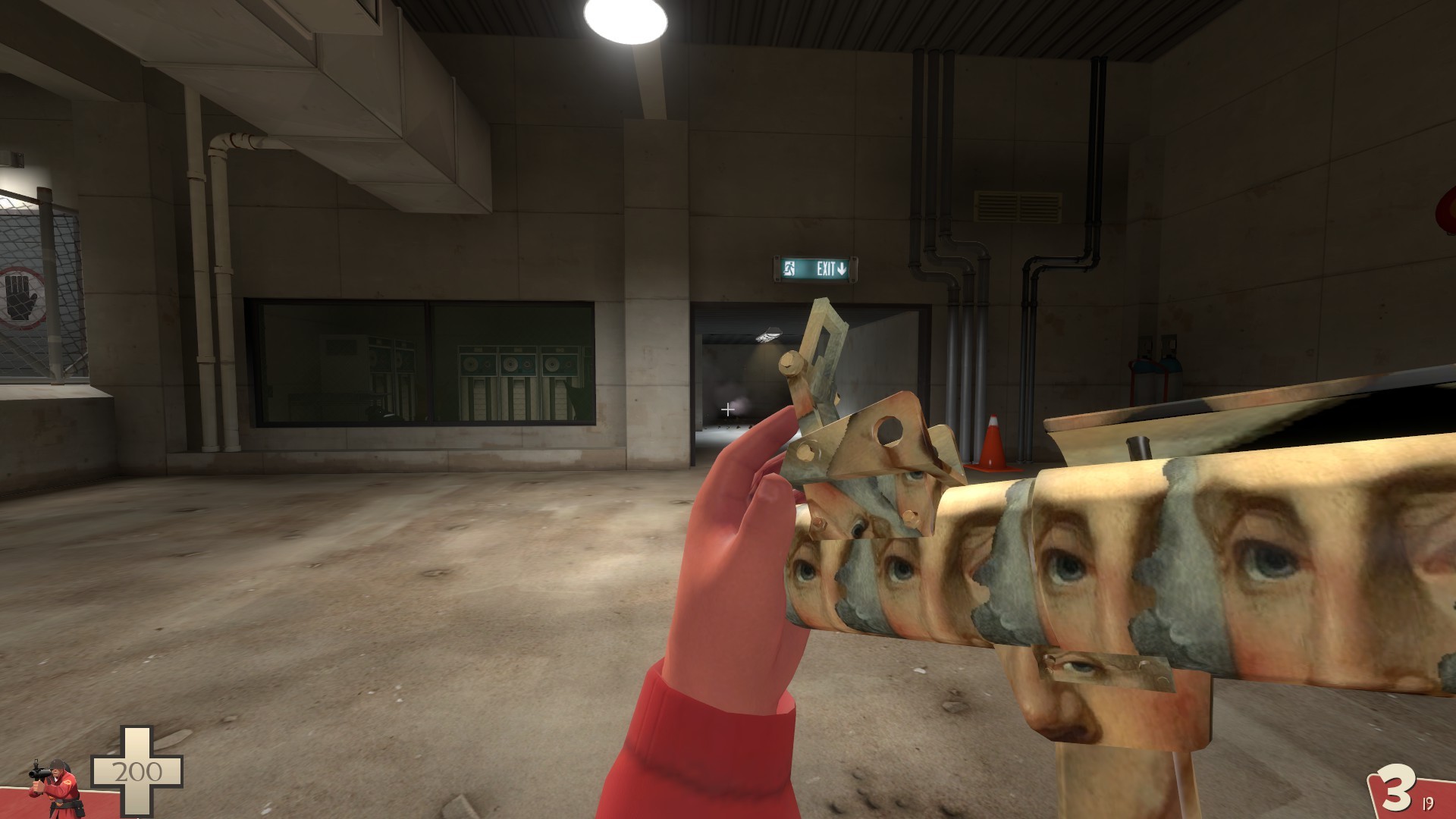
Task: Select the health cross icon
Action: pos(136,770)
